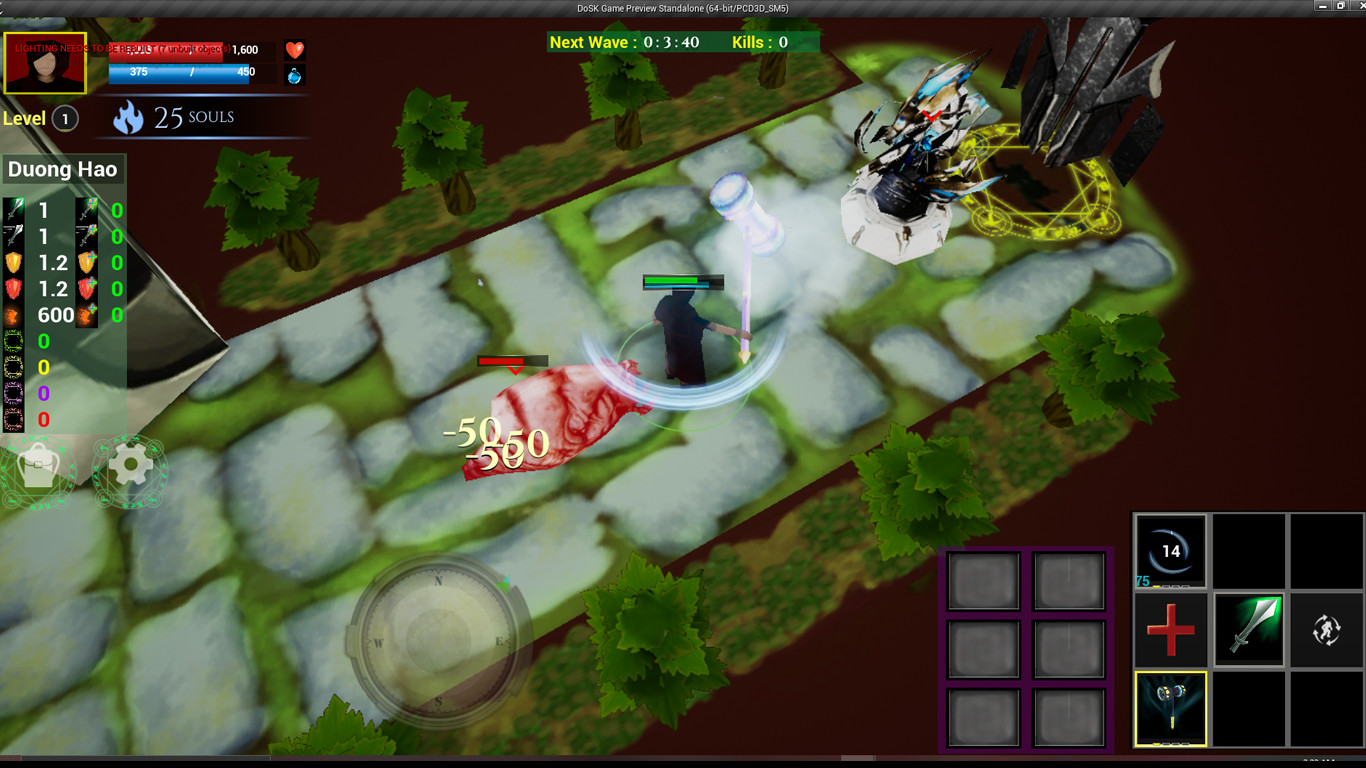Screen dimensions: 1366x768
Task: Use the red cross healing skill
Action: pyautogui.click(x=1170, y=629)
